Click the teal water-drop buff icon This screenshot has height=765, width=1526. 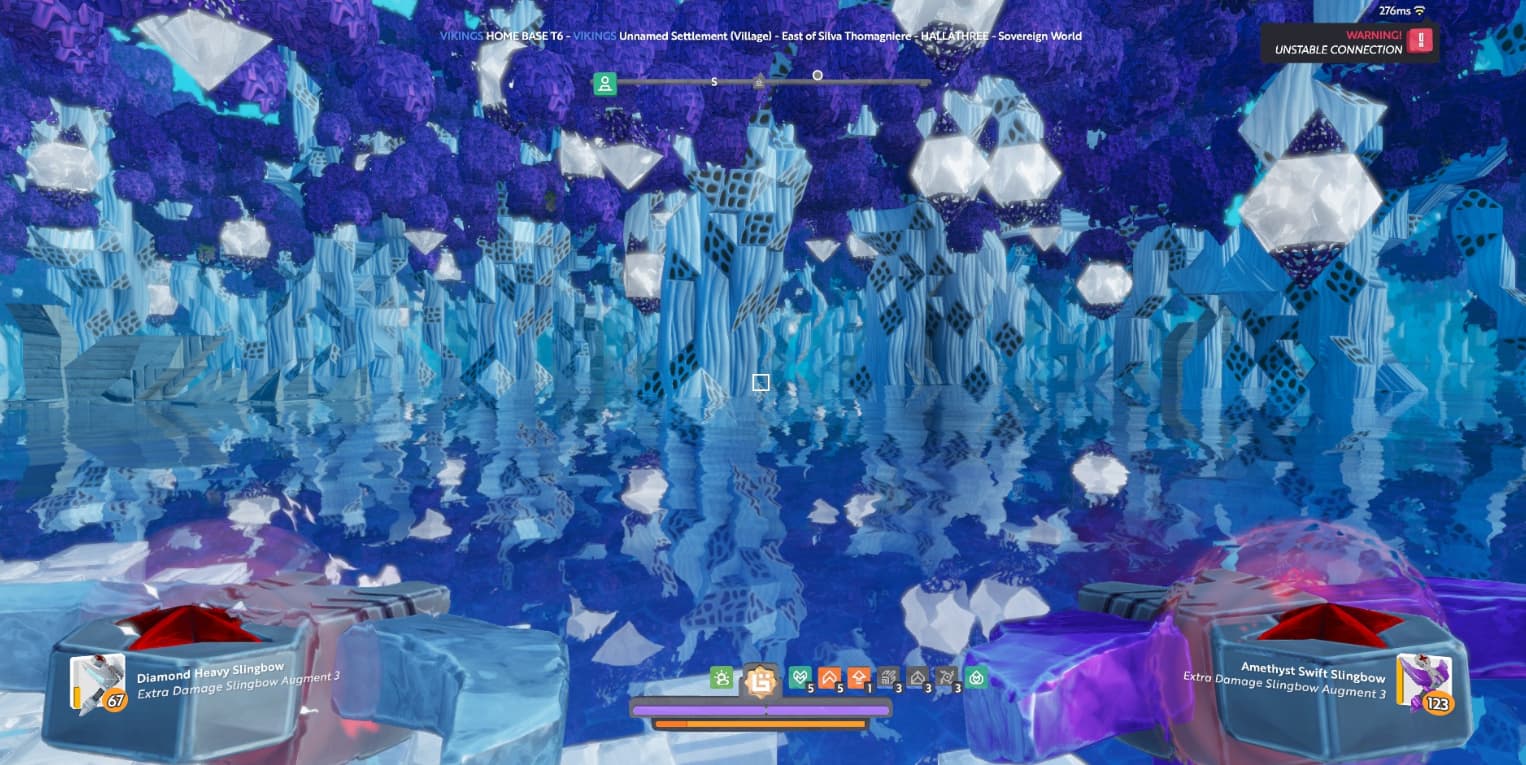coord(977,678)
